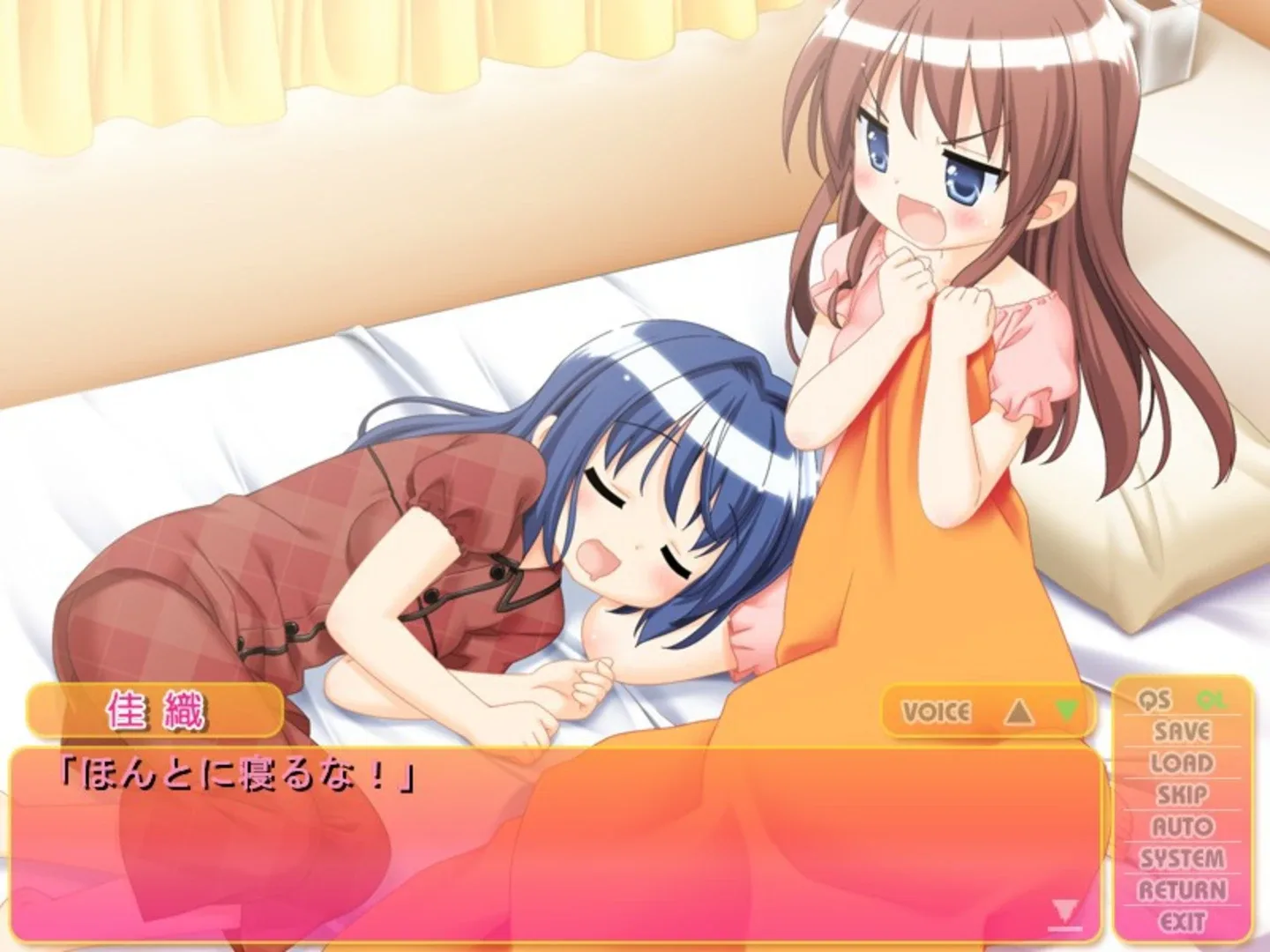Toggle voice playback with the VOICE button

938,710
